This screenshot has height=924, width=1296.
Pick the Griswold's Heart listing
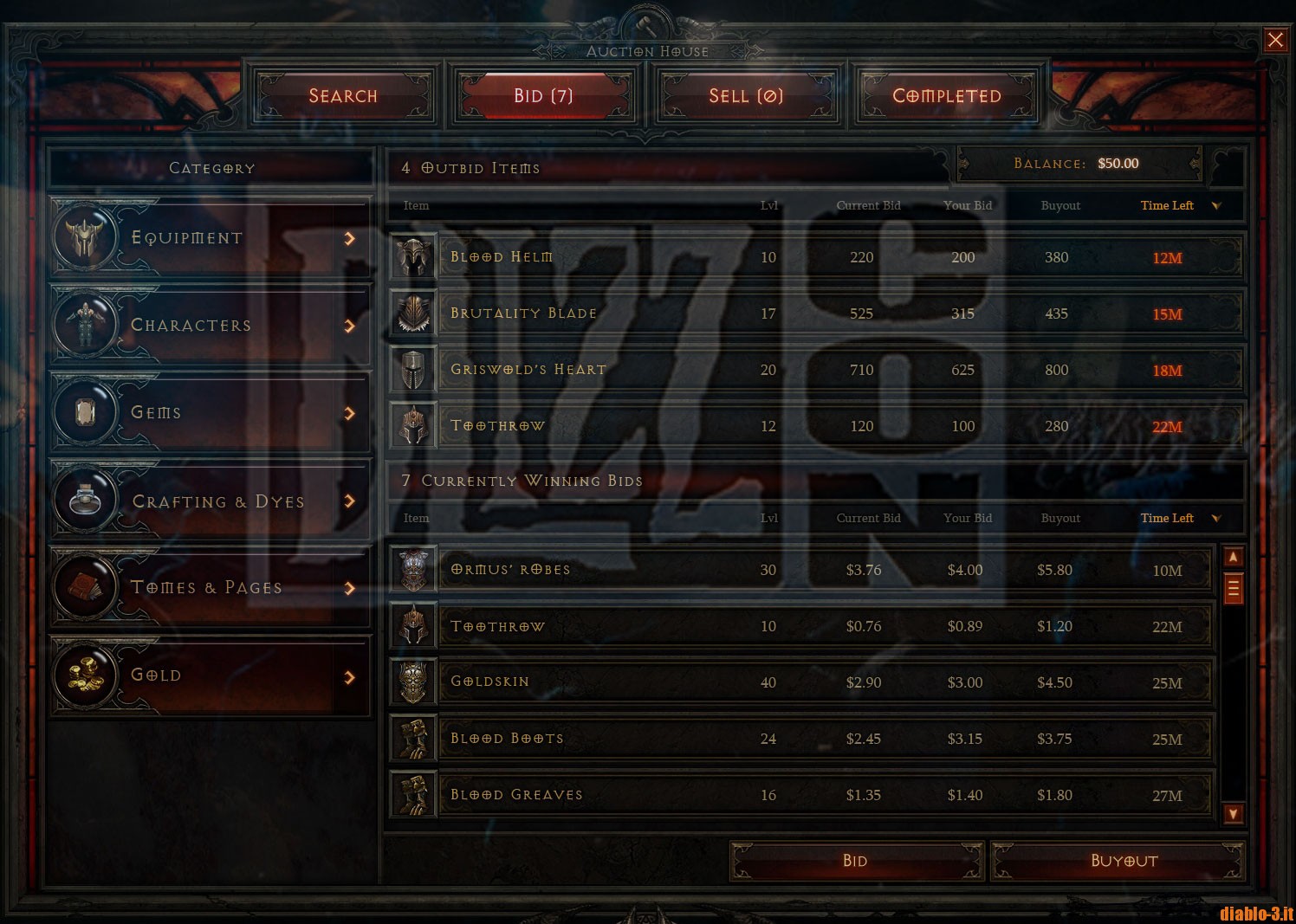(814, 370)
